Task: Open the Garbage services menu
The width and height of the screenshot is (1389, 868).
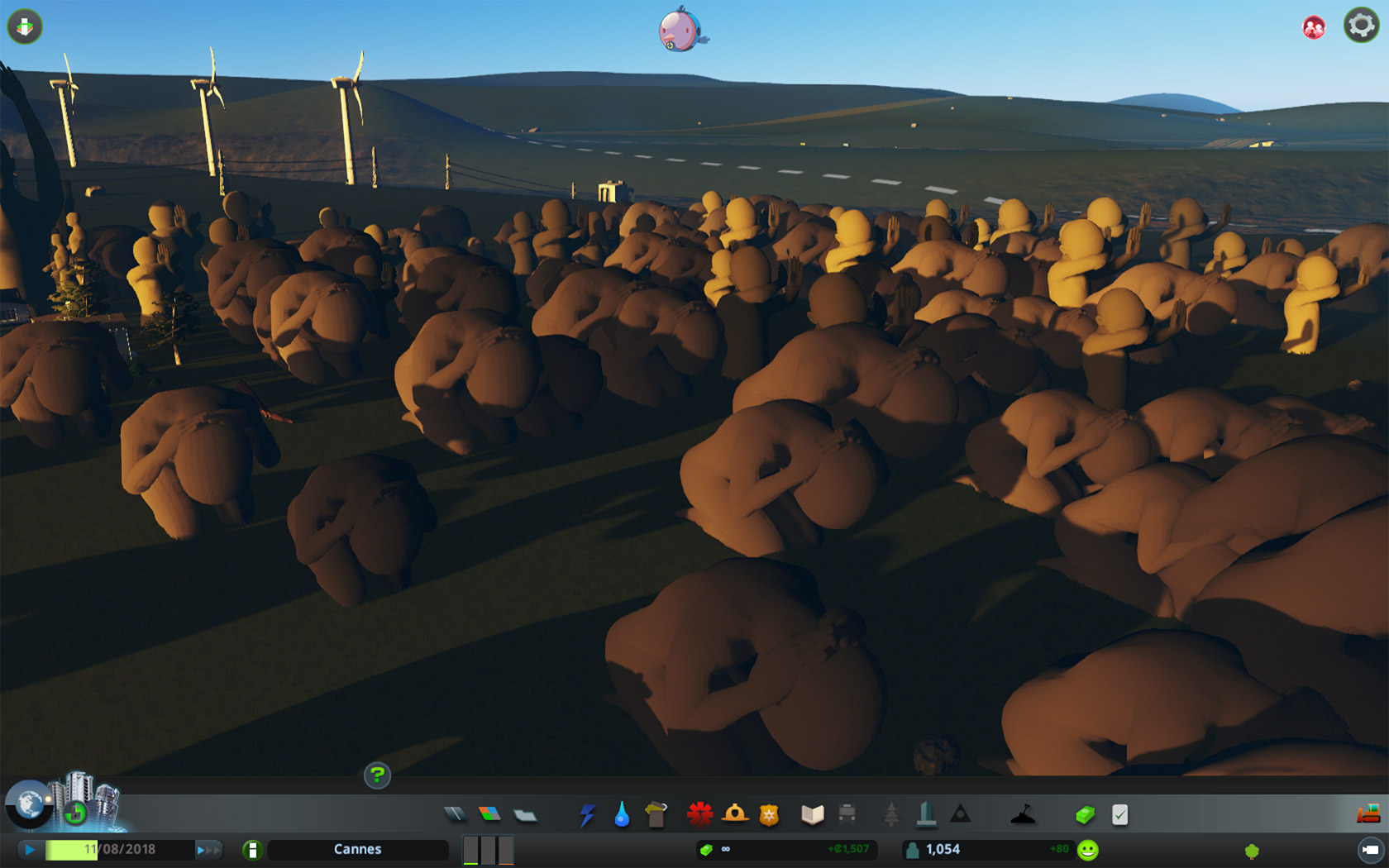Action: [656, 815]
